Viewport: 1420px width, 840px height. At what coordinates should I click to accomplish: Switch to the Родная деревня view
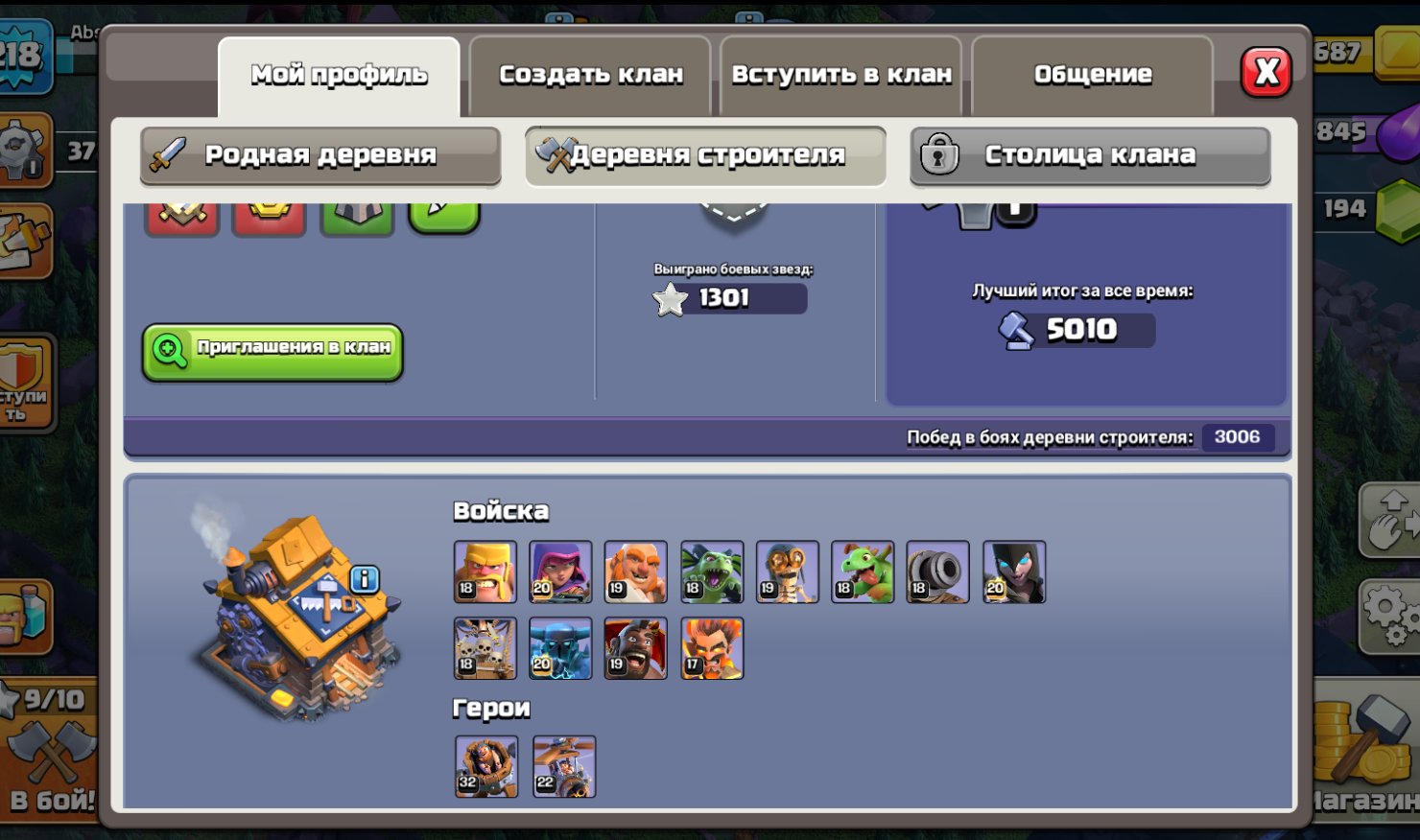coord(320,155)
